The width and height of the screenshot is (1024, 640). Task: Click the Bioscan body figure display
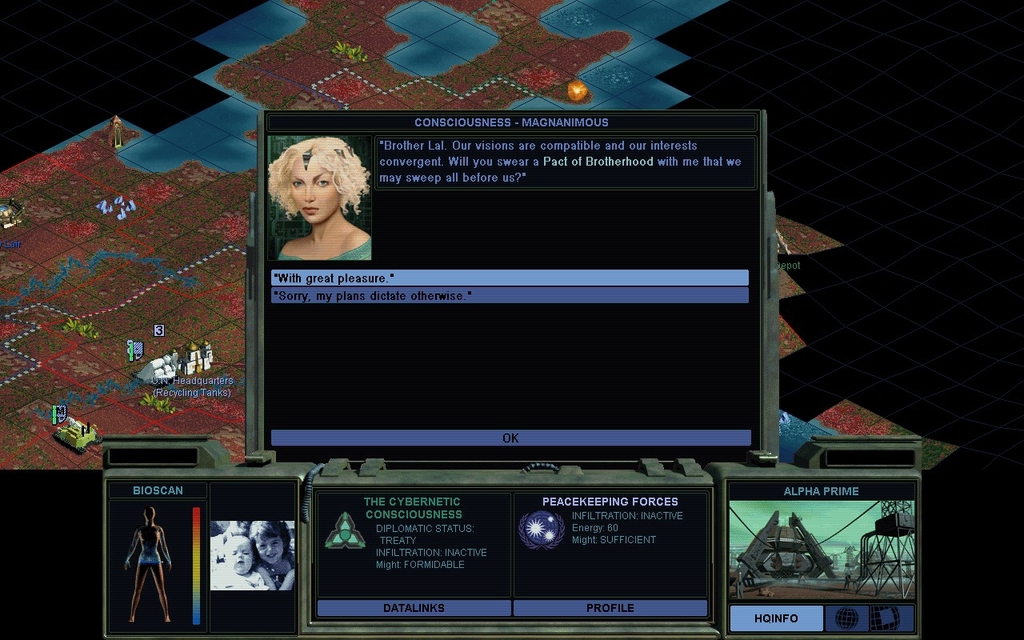click(149, 563)
